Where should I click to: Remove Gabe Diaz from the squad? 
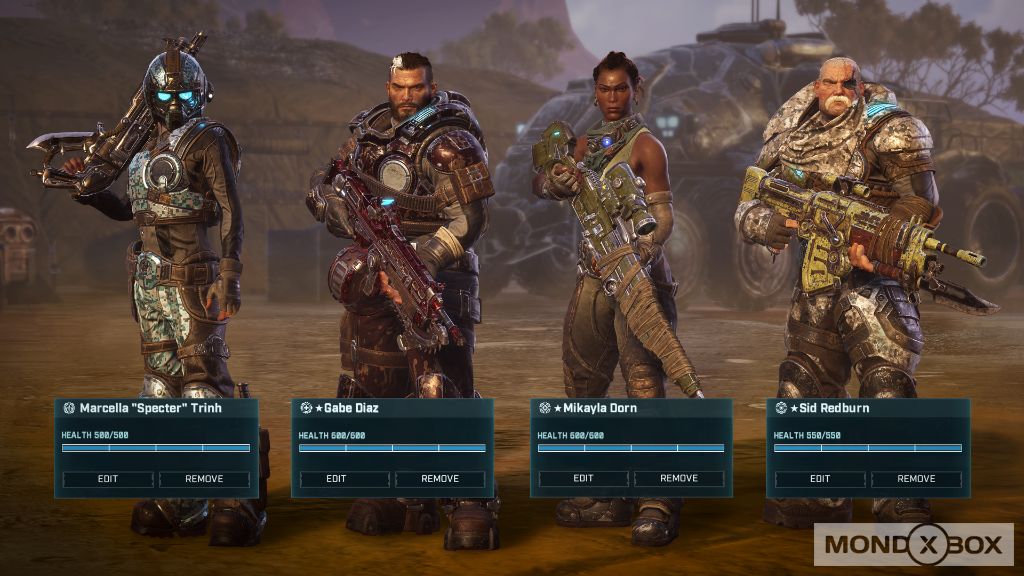click(440, 479)
